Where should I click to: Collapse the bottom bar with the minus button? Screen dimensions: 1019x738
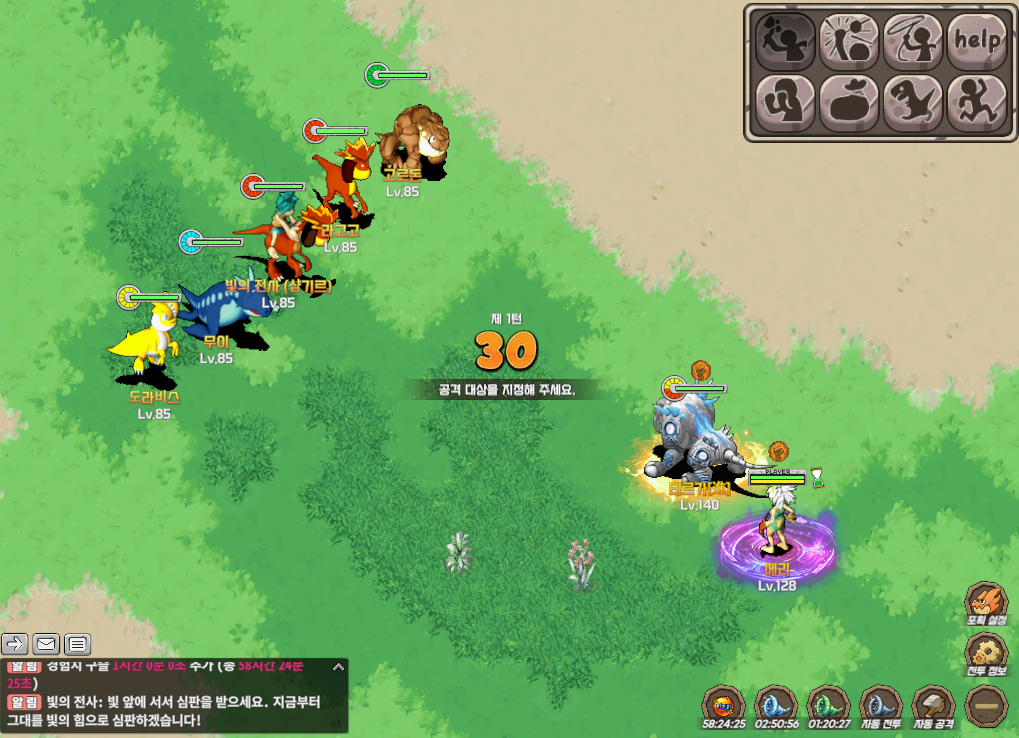(x=986, y=706)
